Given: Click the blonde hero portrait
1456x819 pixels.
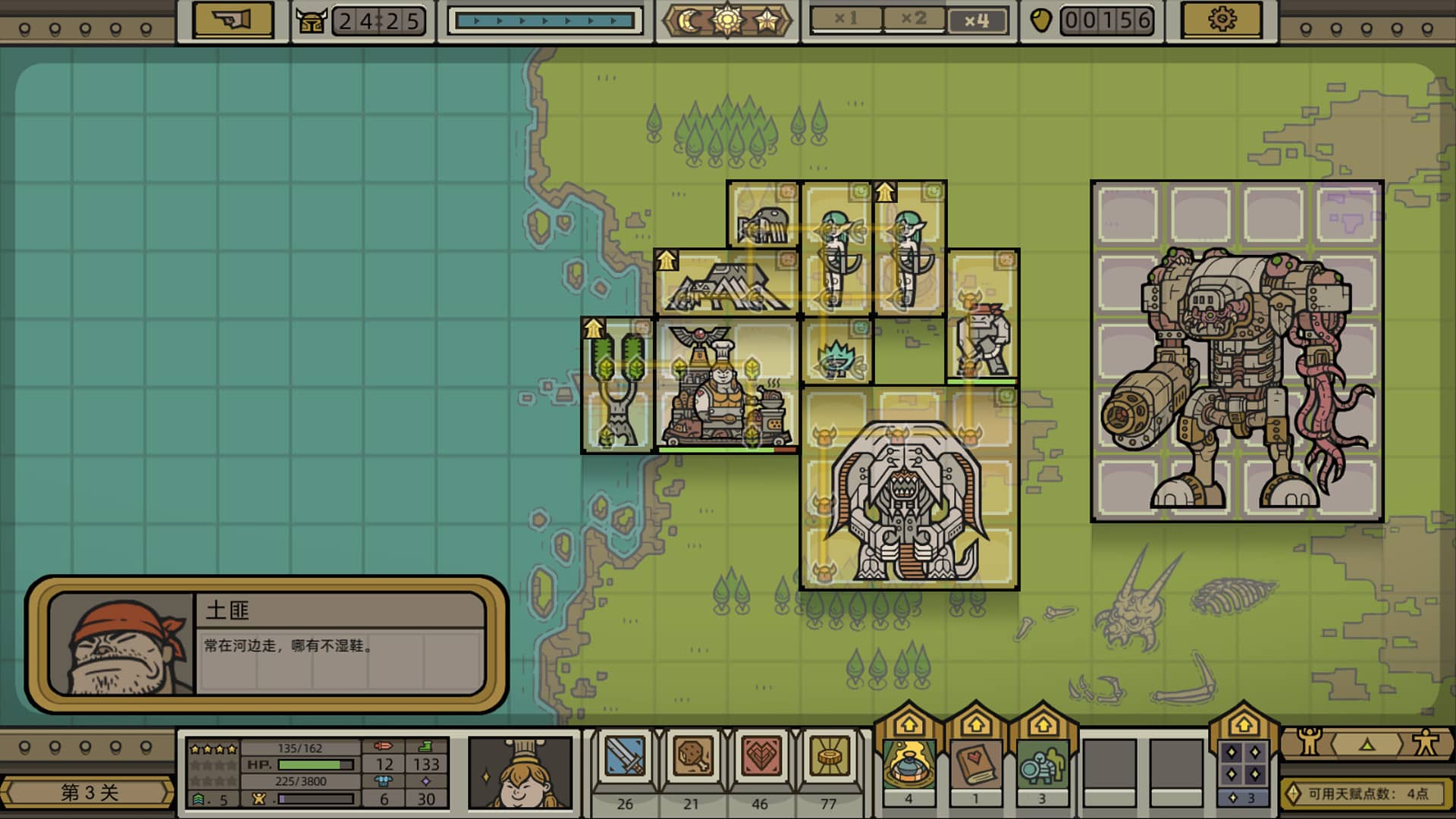Looking at the screenshot, I should [520, 771].
